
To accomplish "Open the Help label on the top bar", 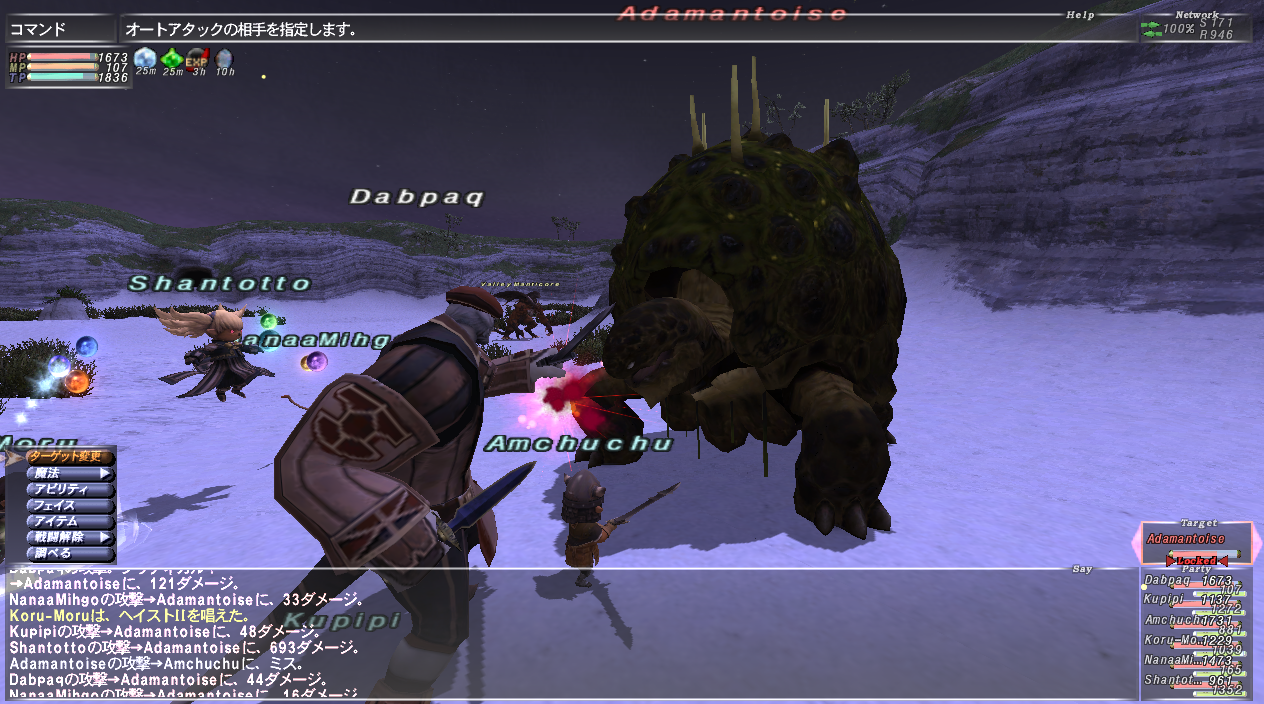I will pyautogui.click(x=1080, y=15).
